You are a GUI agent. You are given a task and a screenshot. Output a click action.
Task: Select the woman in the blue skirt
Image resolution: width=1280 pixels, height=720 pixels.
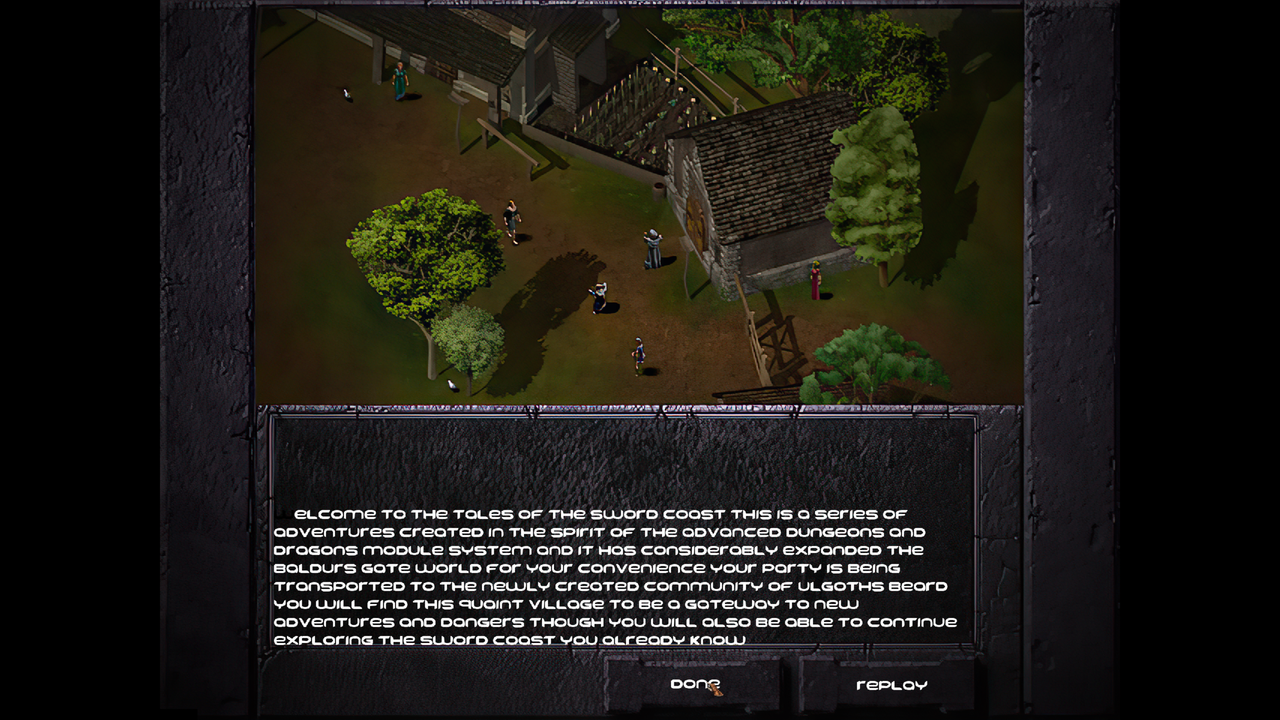(x=600, y=296)
